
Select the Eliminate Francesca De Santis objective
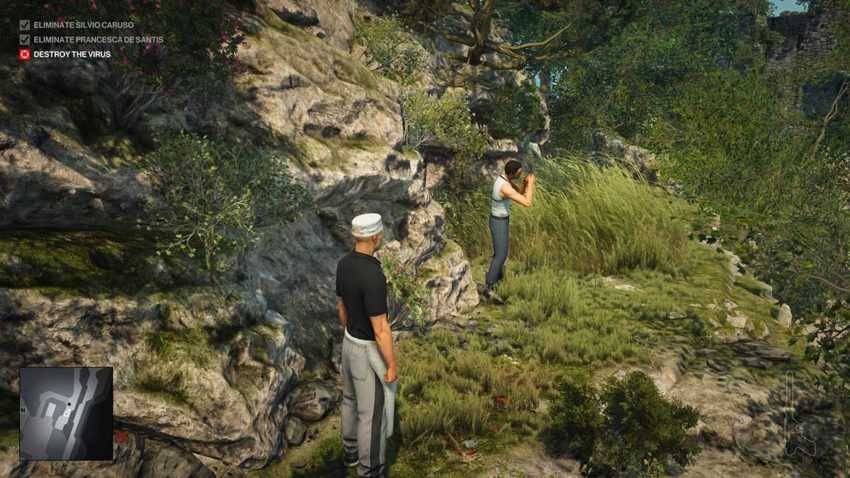coord(98,40)
